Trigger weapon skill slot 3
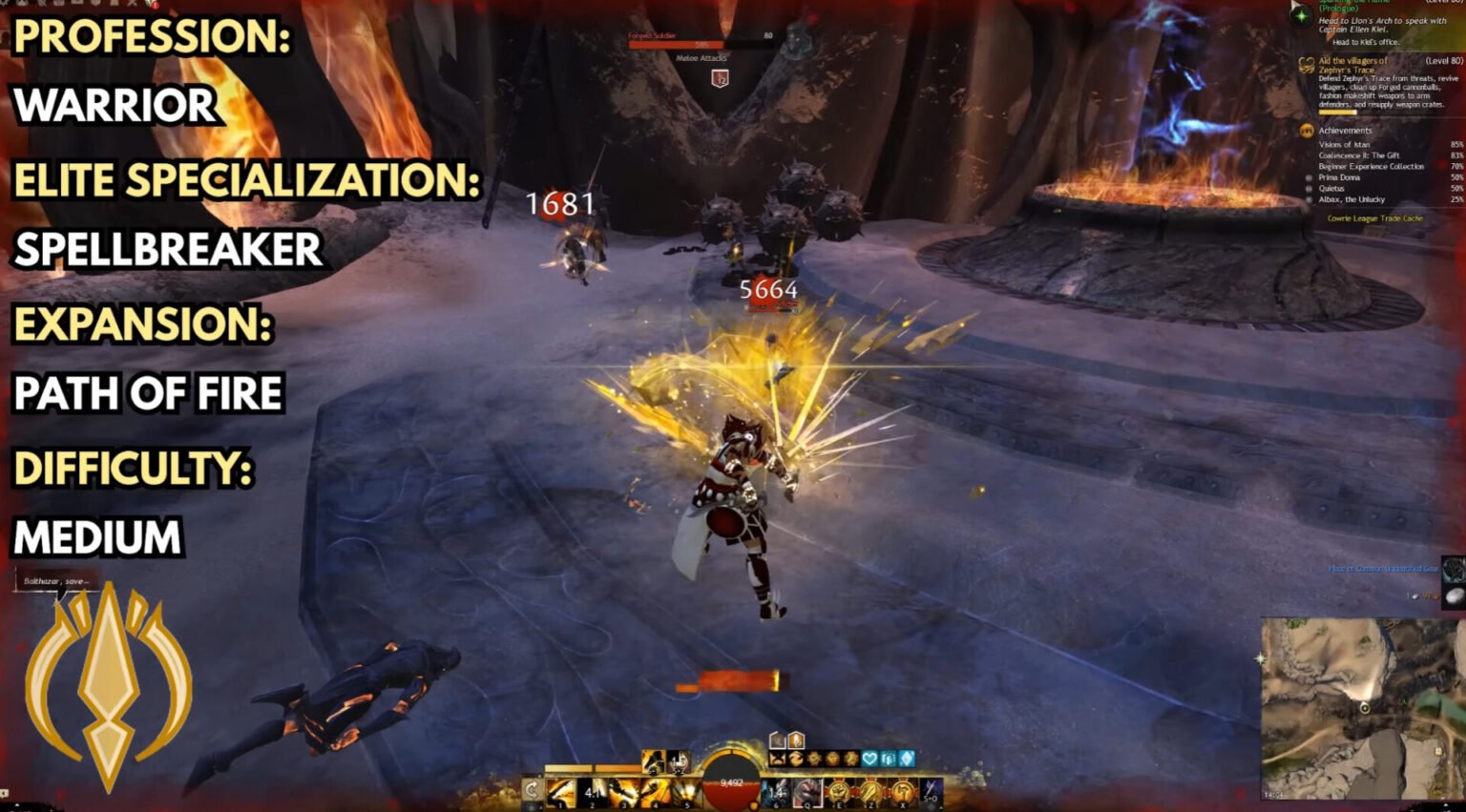 point(625,792)
